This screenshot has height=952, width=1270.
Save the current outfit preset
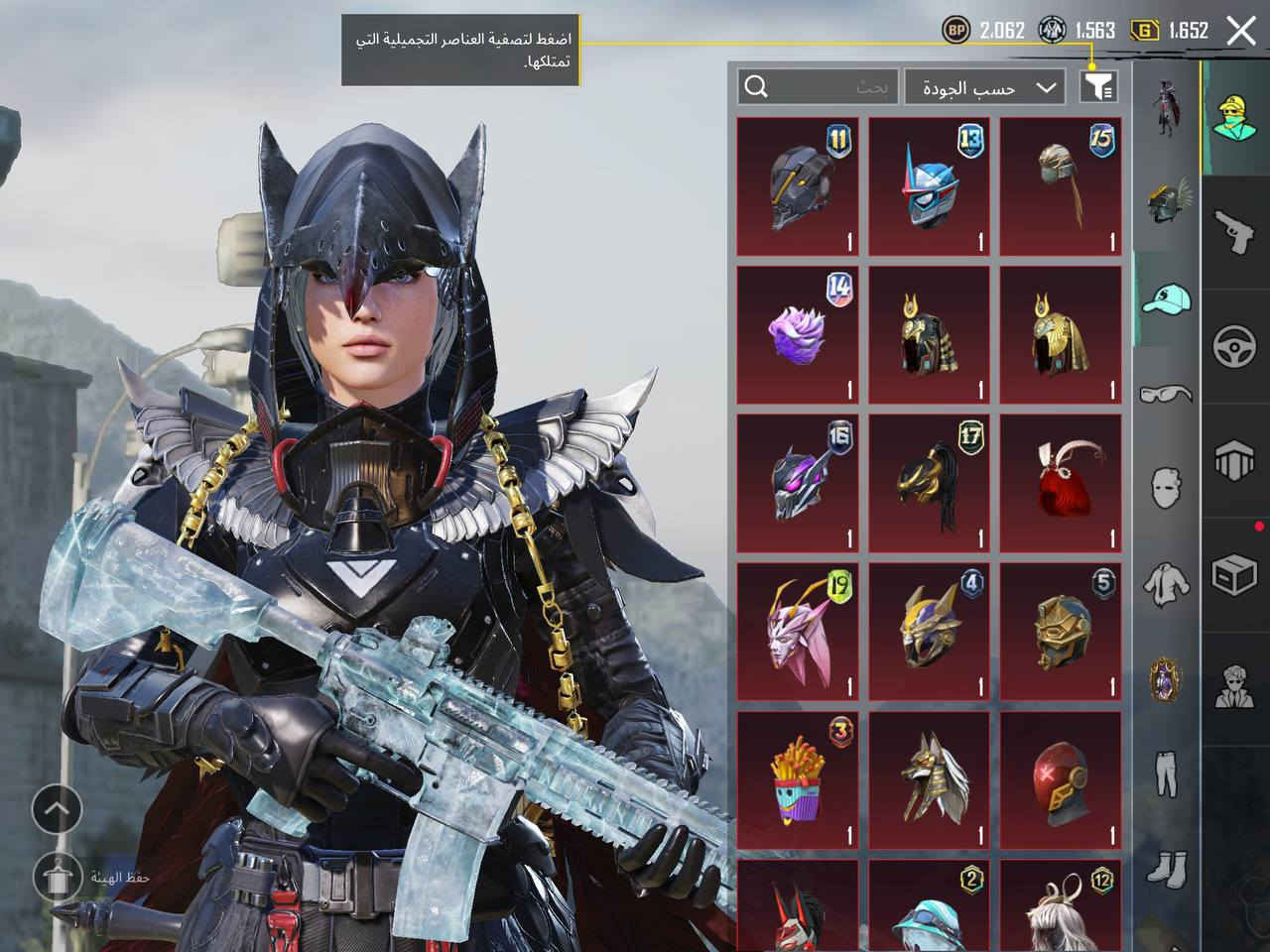[x=57, y=877]
